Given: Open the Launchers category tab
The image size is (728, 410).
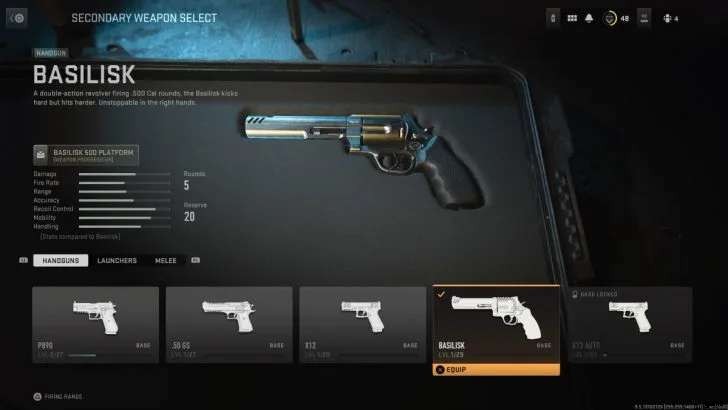Looking at the screenshot, I should [x=116, y=260].
